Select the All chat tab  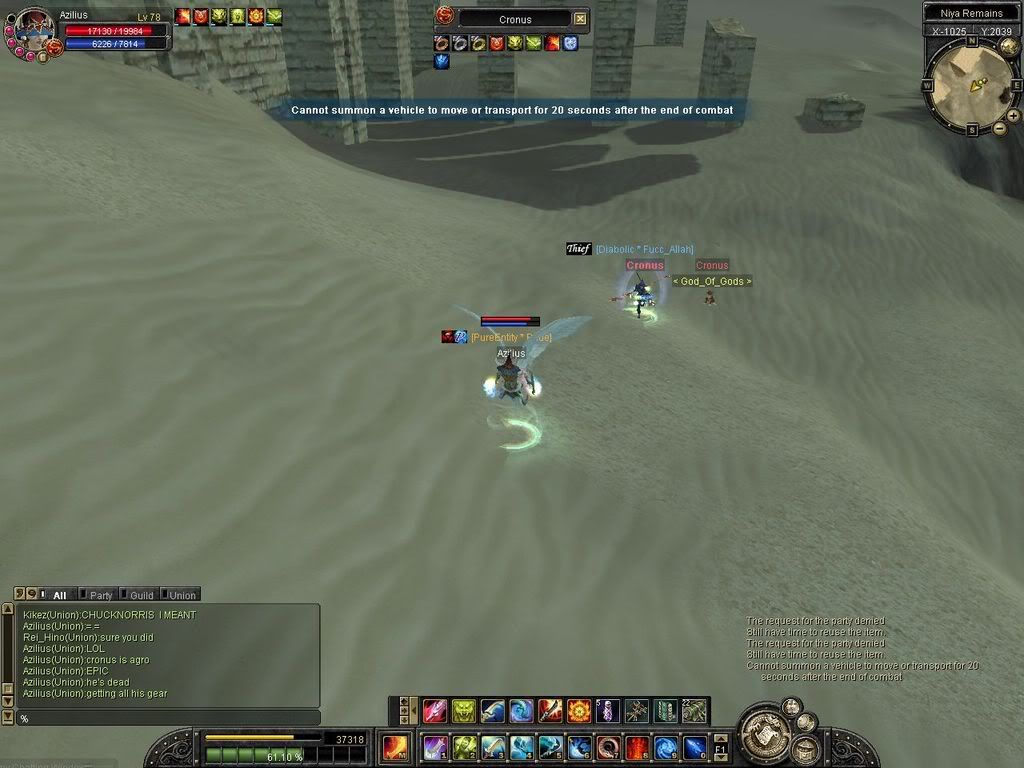tap(59, 595)
